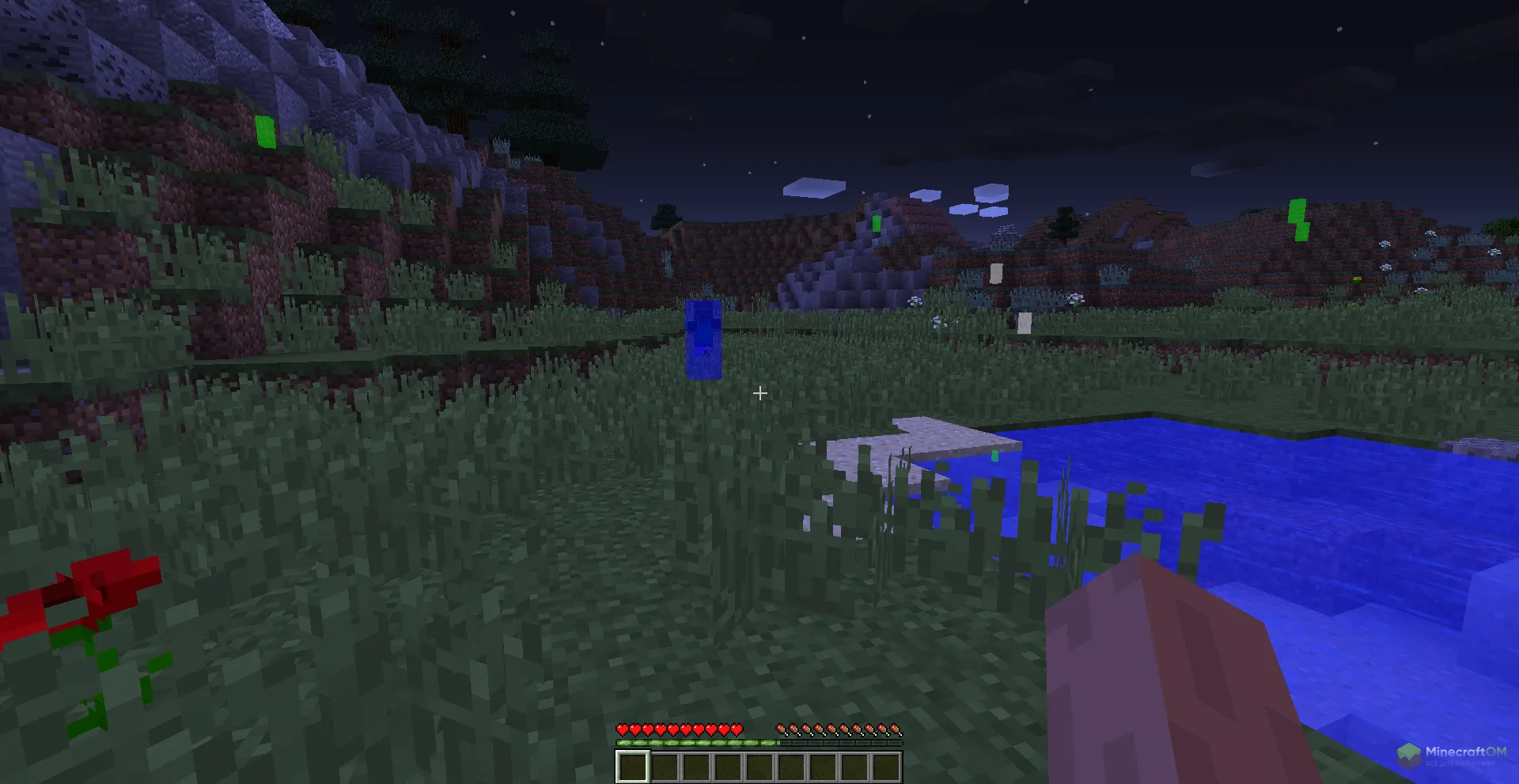Click the MinecraftOM watermark logo
This screenshot has height=784, width=1519.
(1452, 754)
